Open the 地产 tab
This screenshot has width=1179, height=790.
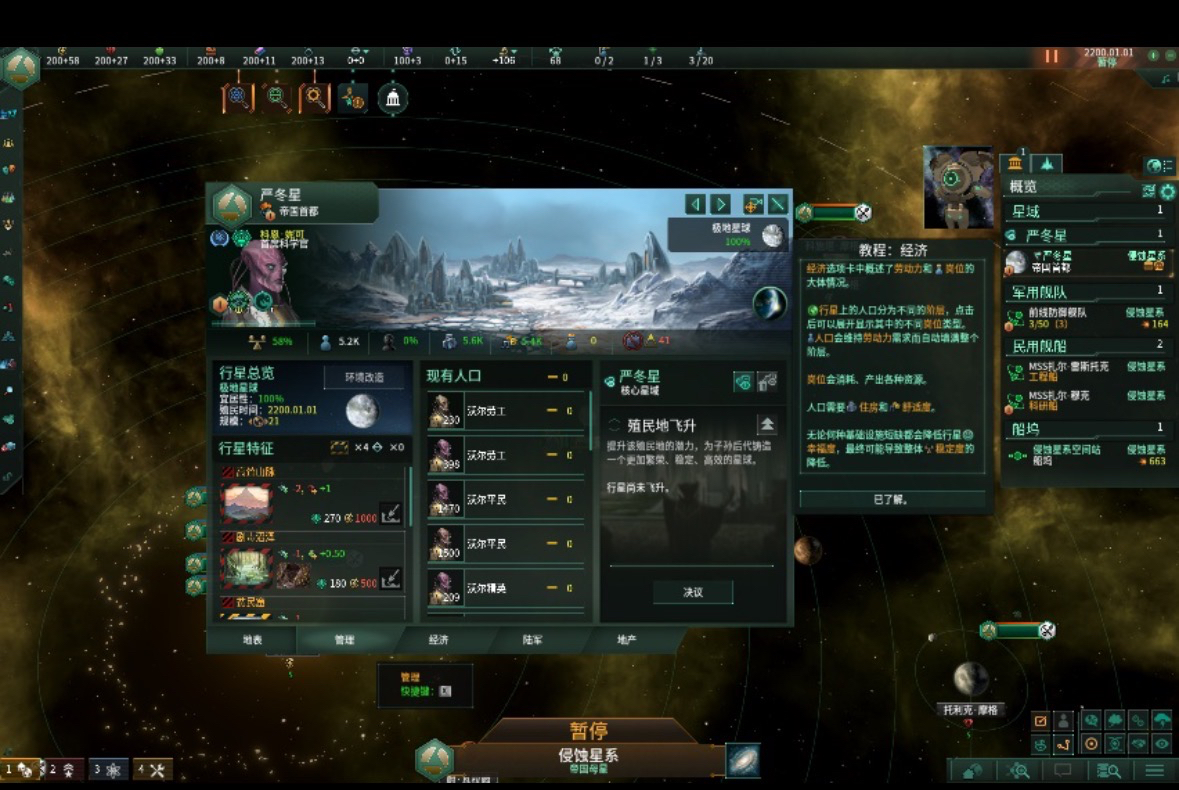pyautogui.click(x=626, y=640)
